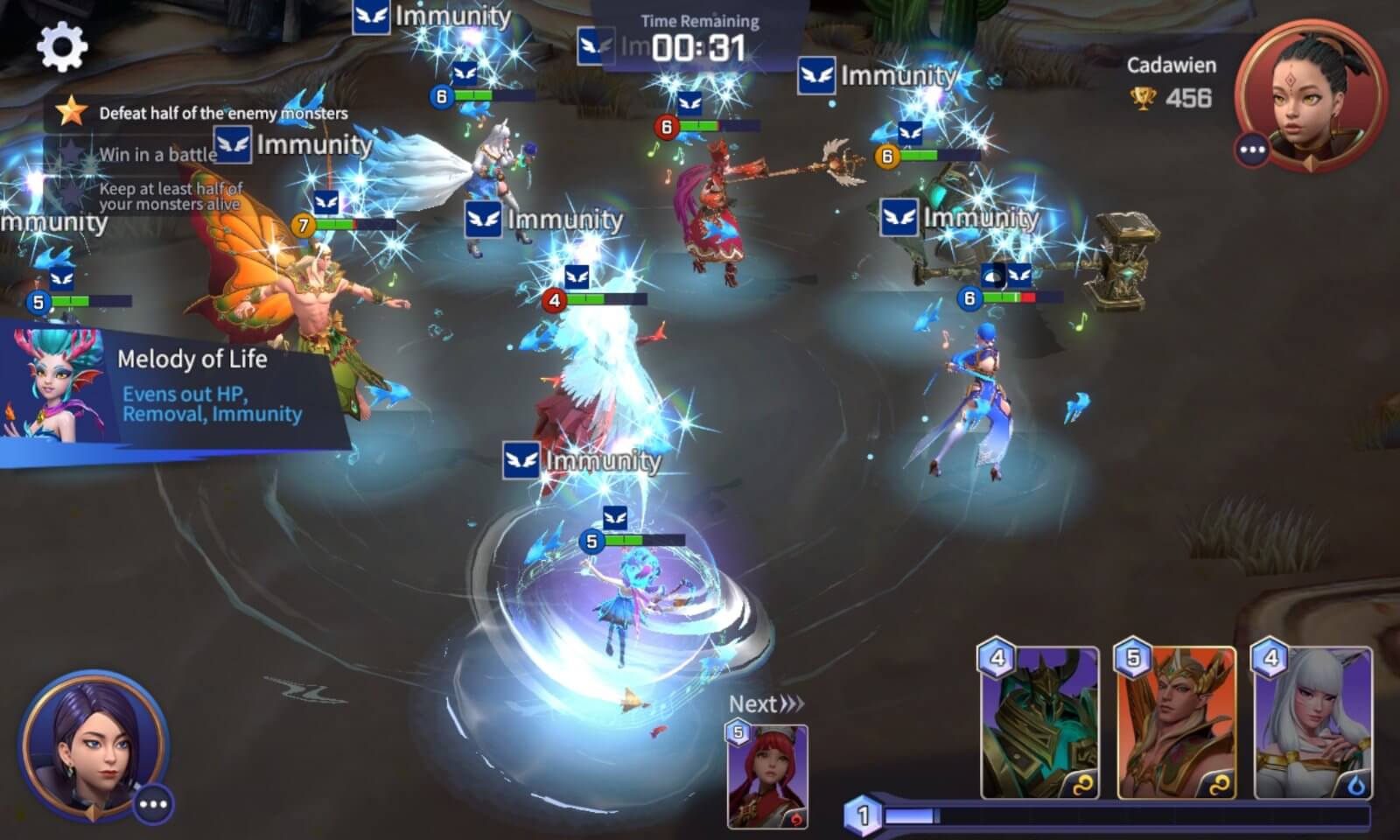The image size is (1400, 840).
Task: Play the golden-crowned fairy king card
Action: (x=1176, y=724)
